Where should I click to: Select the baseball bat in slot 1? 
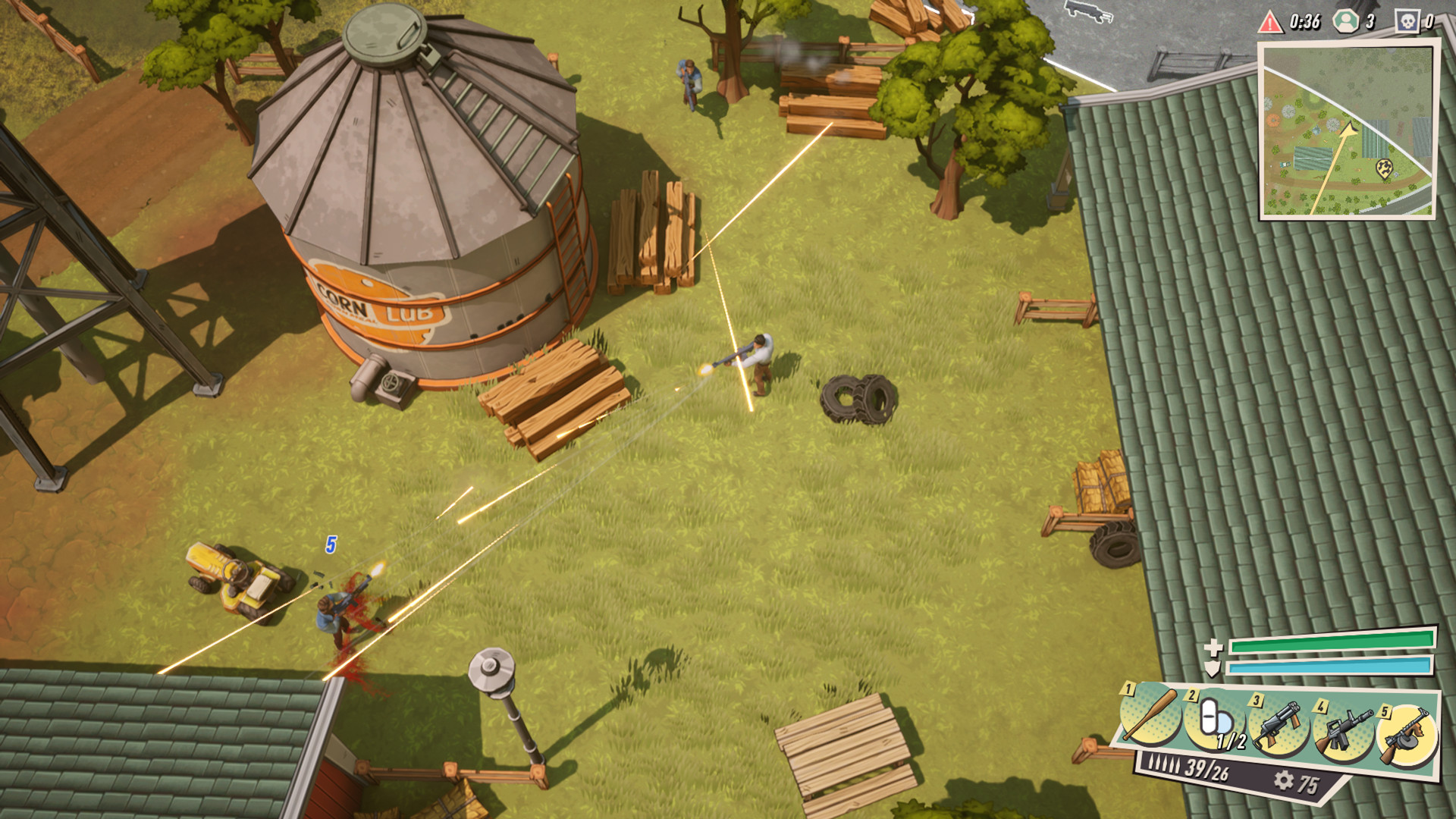point(1150,715)
